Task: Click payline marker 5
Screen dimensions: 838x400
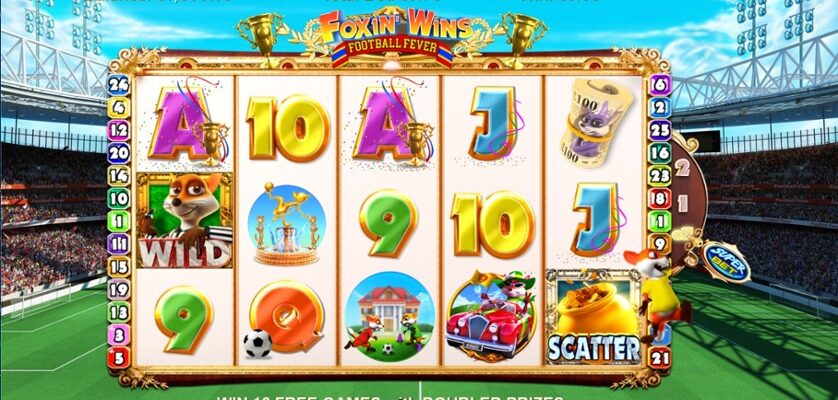Action: [120, 356]
